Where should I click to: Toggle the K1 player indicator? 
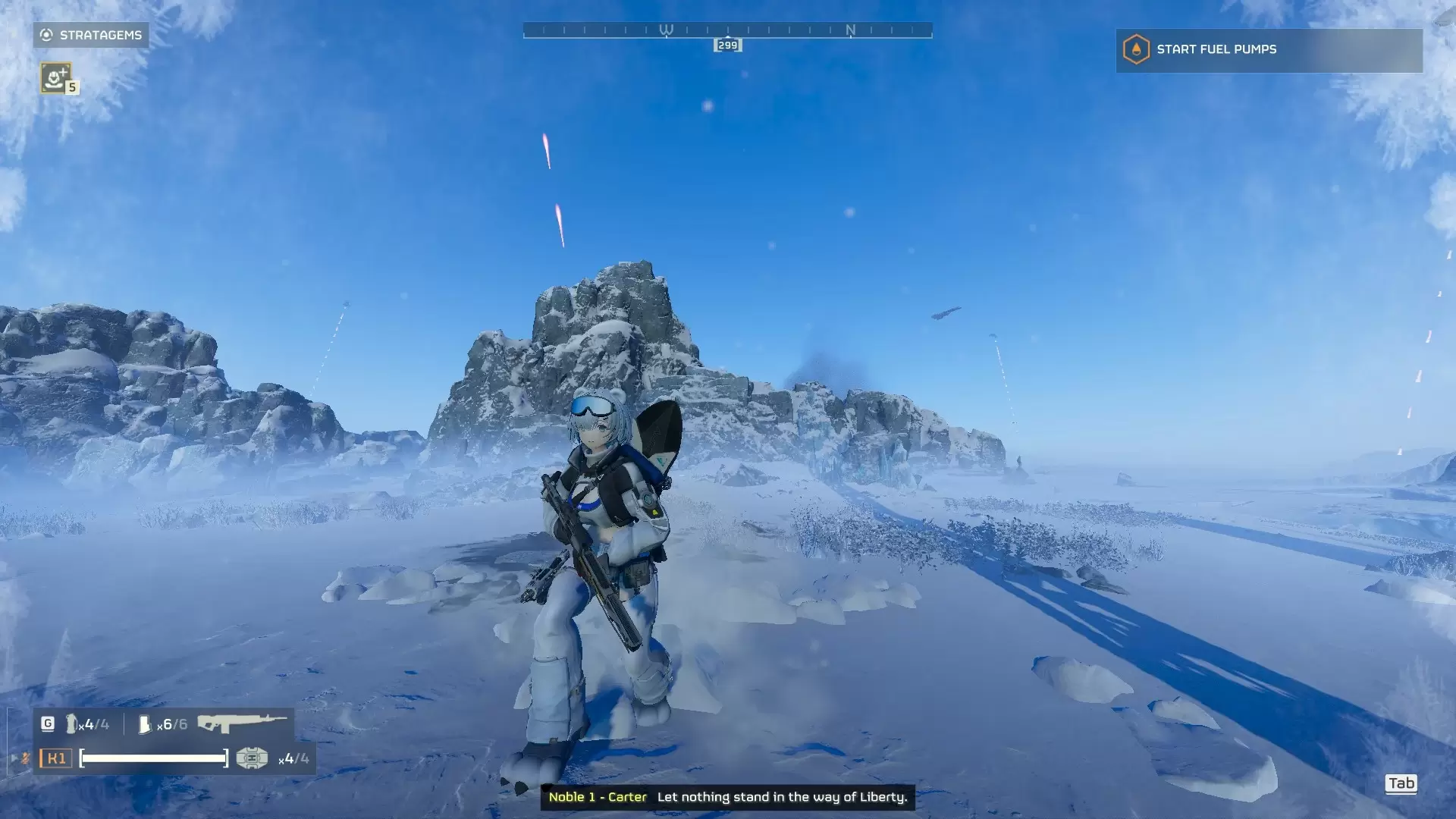[57, 758]
